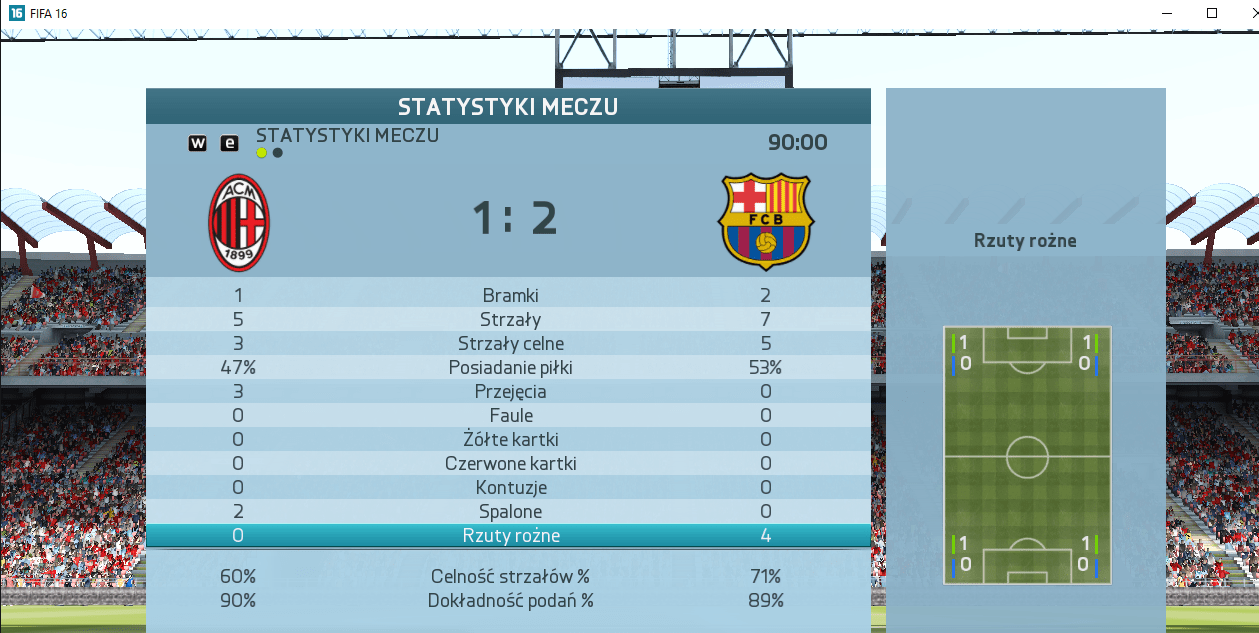Viewport: 1259px width, 633px height.
Task: Choose the Faule stat row
Action: coord(510,416)
